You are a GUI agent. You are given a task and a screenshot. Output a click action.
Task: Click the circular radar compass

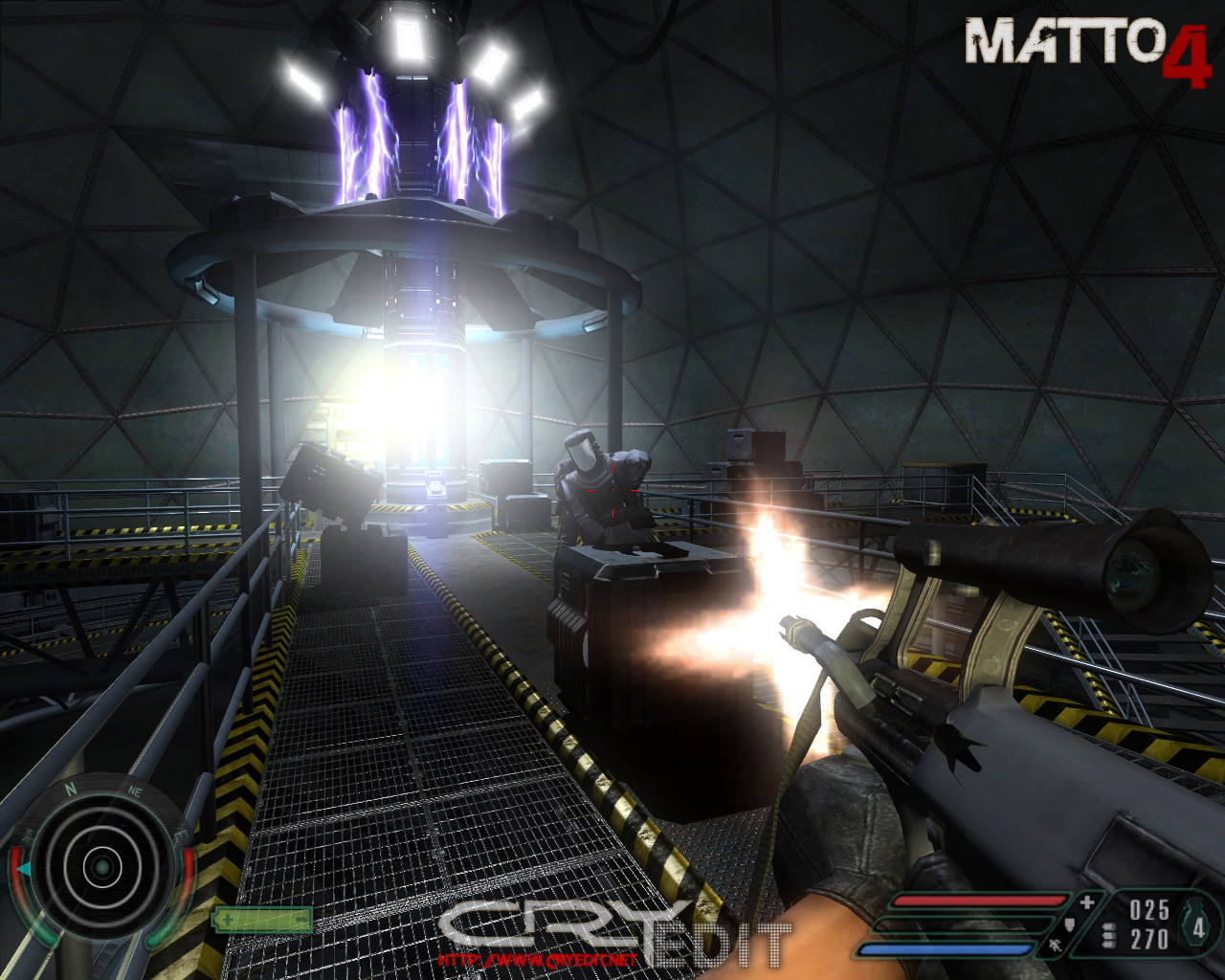(100, 868)
